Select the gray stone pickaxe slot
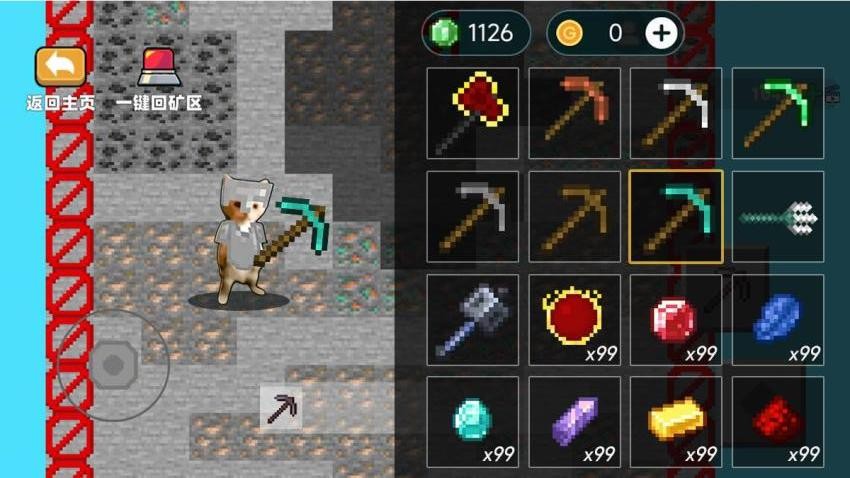Image resolution: width=850 pixels, height=478 pixels. [473, 217]
